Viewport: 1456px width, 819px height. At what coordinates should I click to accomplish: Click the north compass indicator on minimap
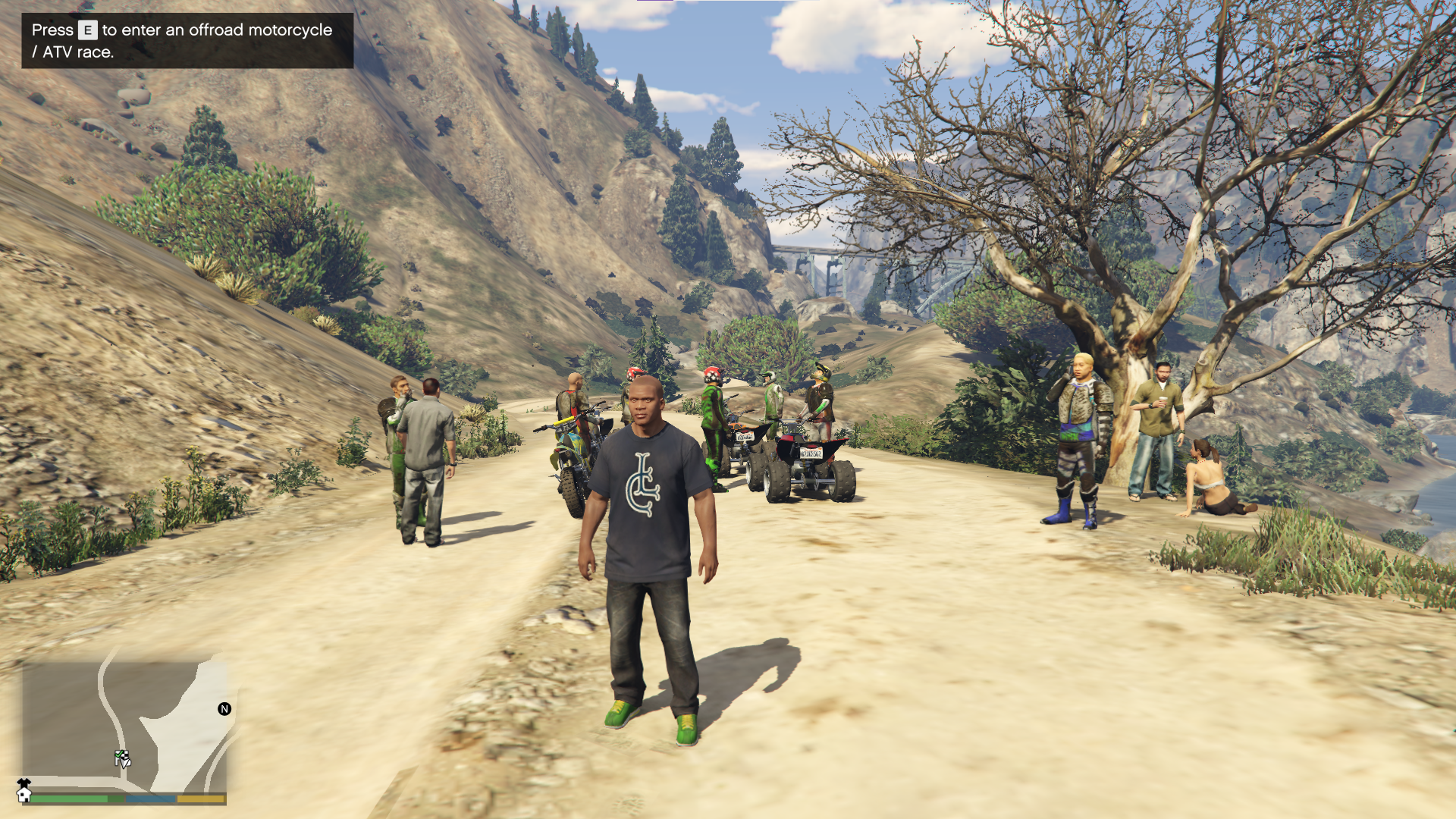[224, 708]
